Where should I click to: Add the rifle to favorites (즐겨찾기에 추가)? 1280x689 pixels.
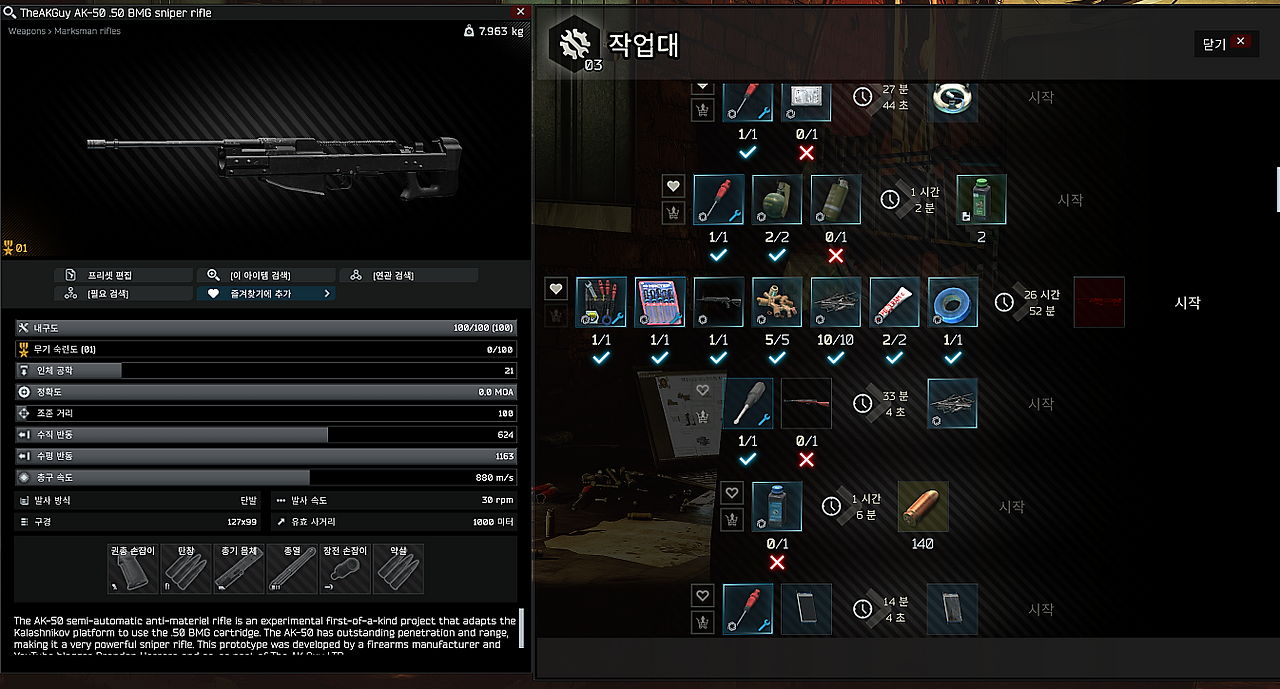coord(264,294)
